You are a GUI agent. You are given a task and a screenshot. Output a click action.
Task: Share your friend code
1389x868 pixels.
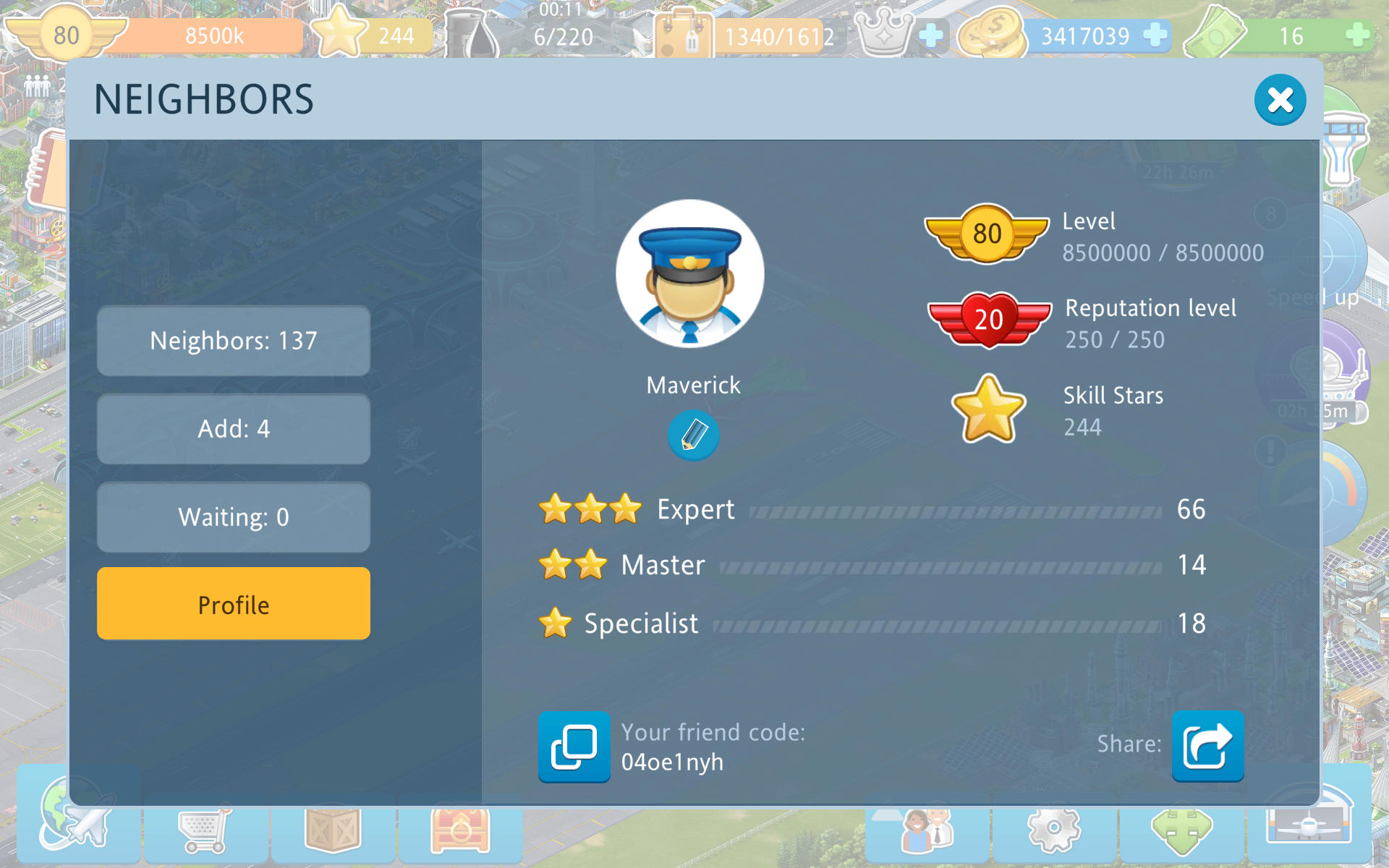[1207, 746]
